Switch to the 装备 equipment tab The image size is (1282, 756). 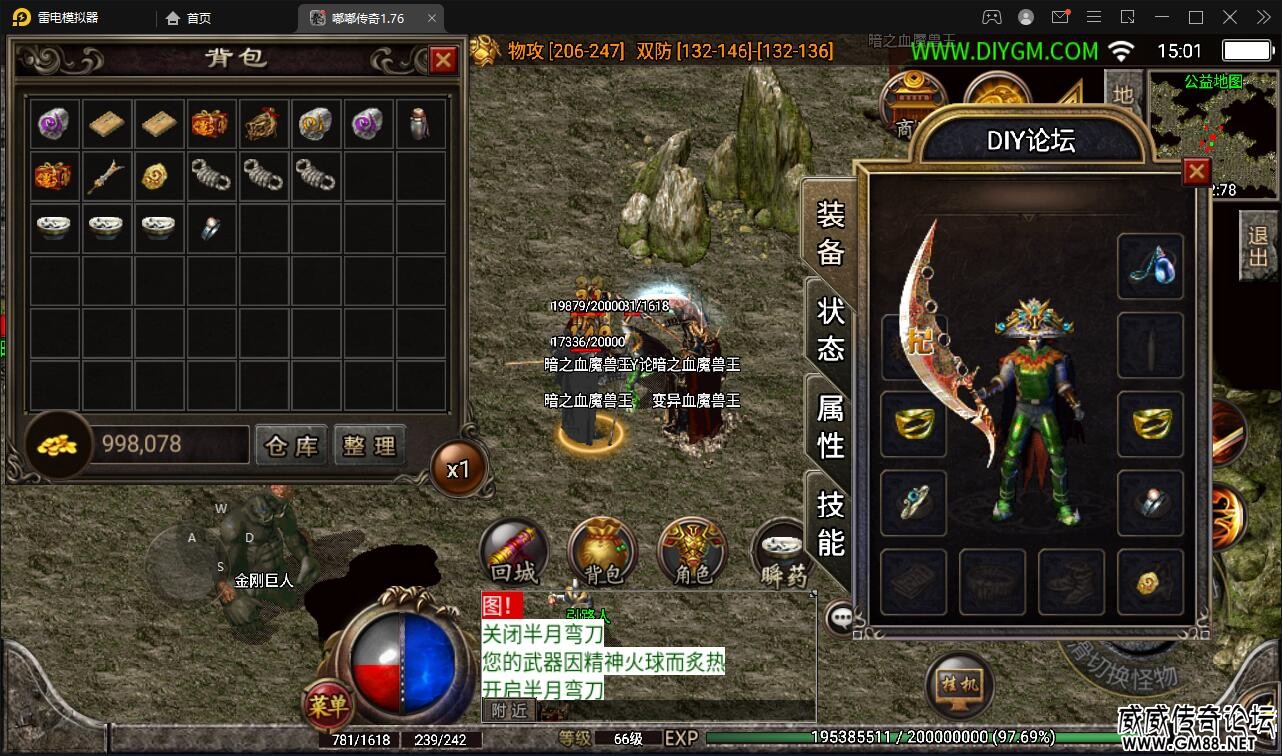click(x=831, y=232)
